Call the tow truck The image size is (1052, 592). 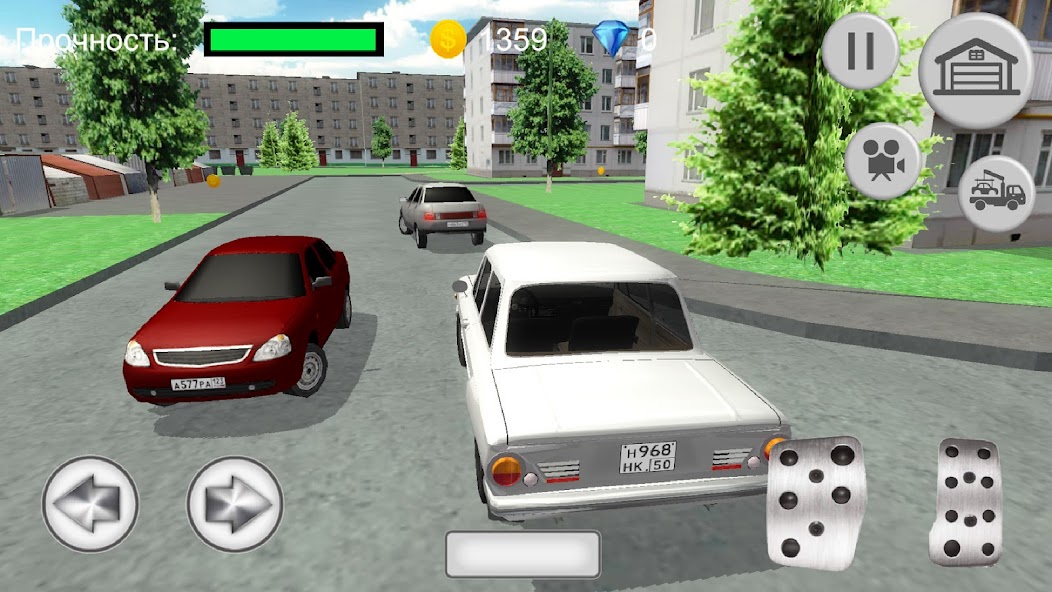pyautogui.click(x=996, y=194)
